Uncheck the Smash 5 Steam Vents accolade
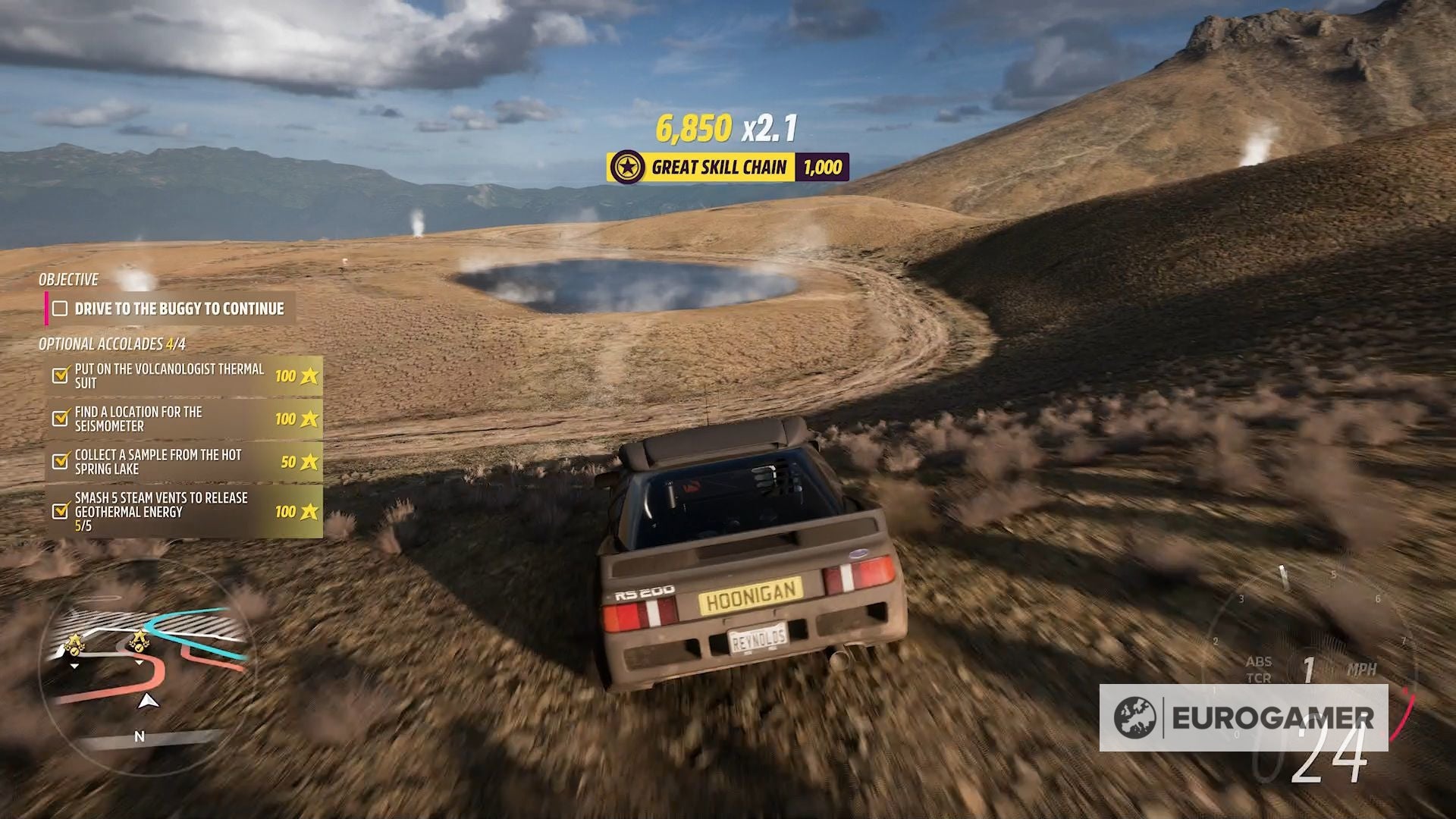The width and height of the screenshot is (1456, 819). [58, 510]
